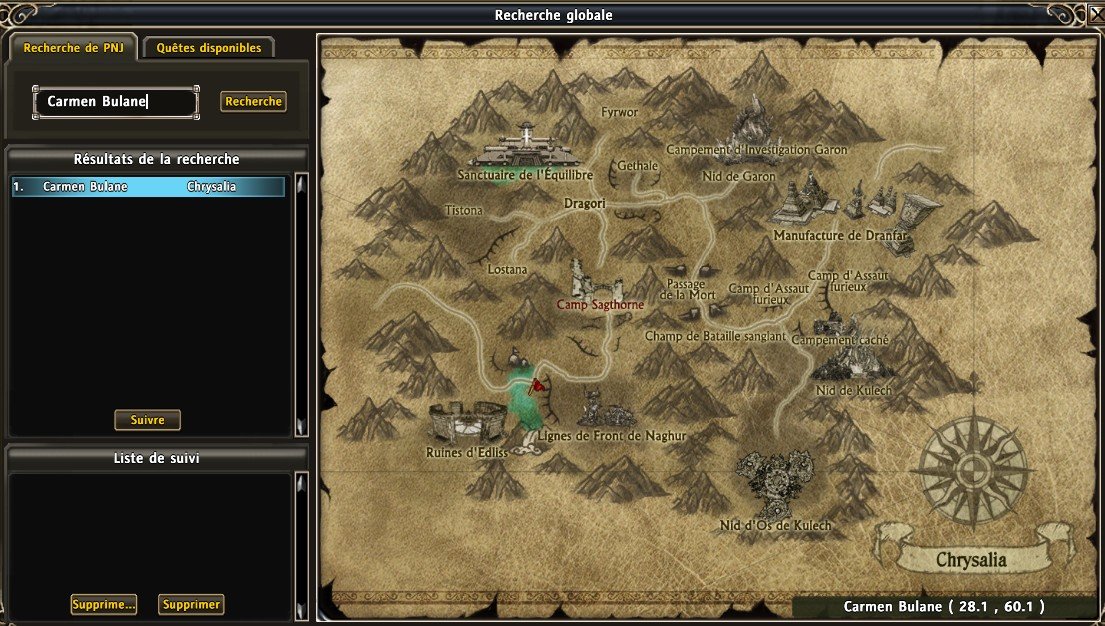Click the Recherche button
This screenshot has width=1105, height=626.
click(253, 101)
